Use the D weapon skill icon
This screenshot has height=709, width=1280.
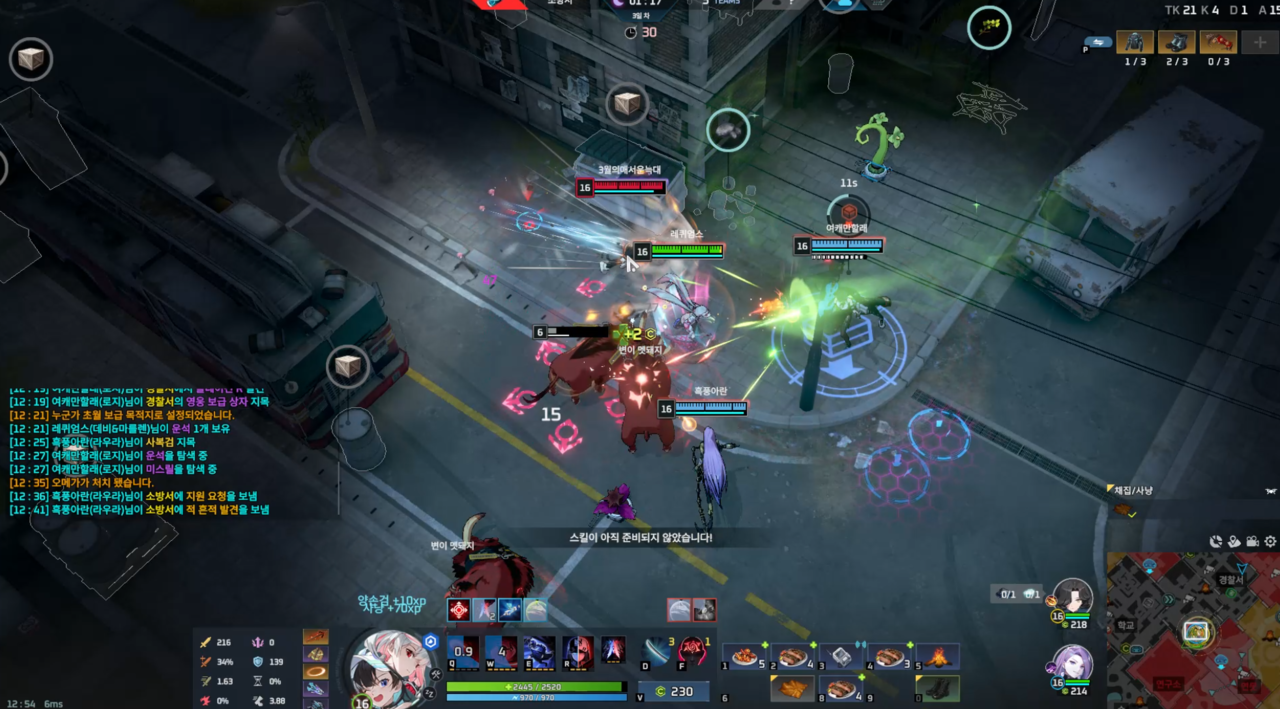[x=656, y=651]
